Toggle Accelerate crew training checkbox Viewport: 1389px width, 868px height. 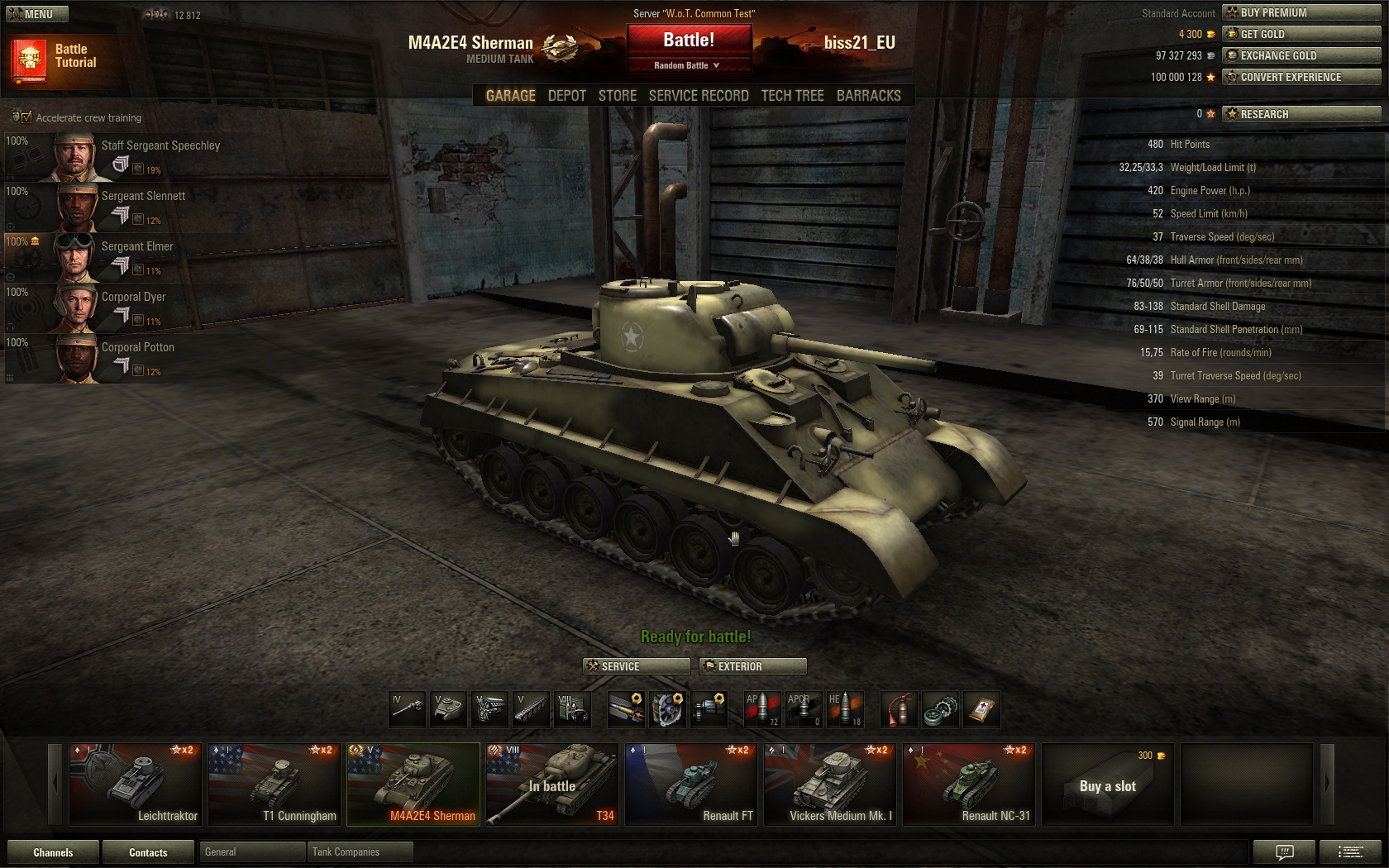tap(26, 117)
